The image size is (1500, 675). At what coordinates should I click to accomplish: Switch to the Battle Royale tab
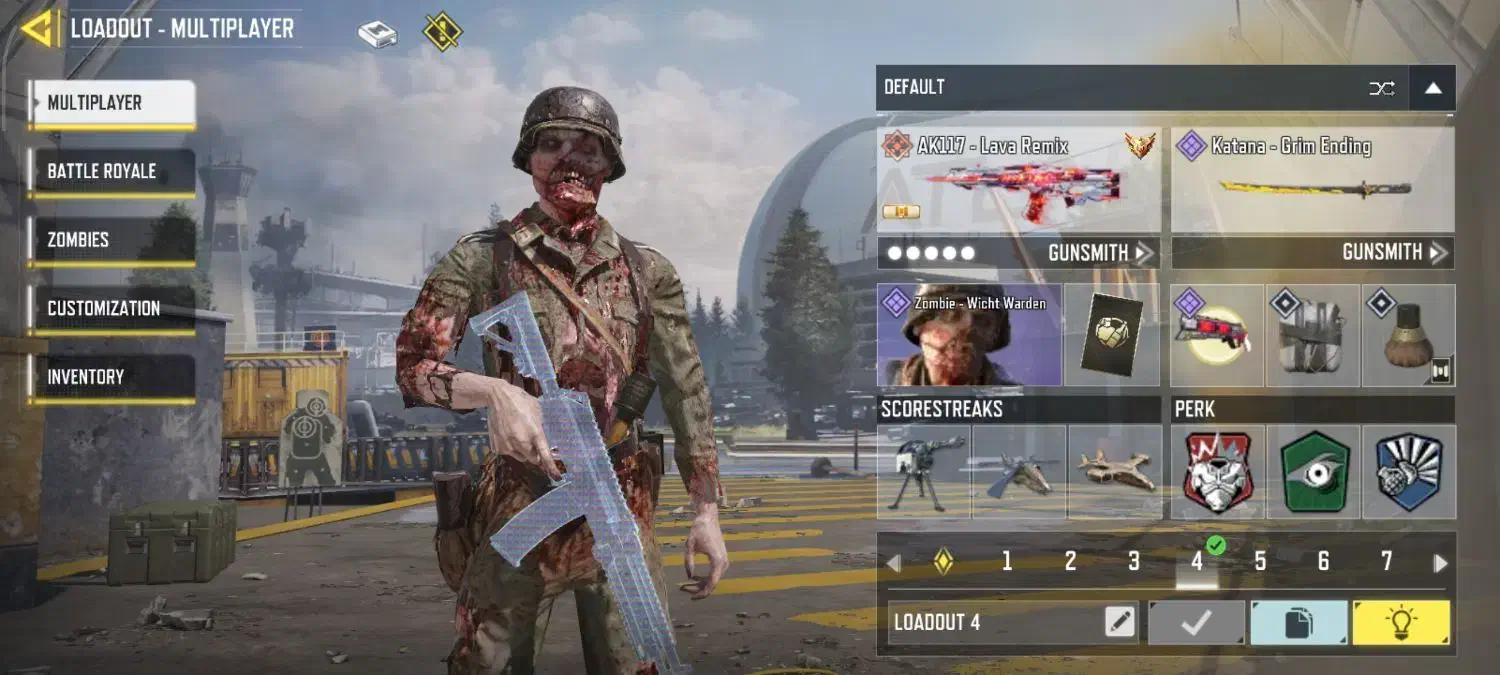click(111, 172)
